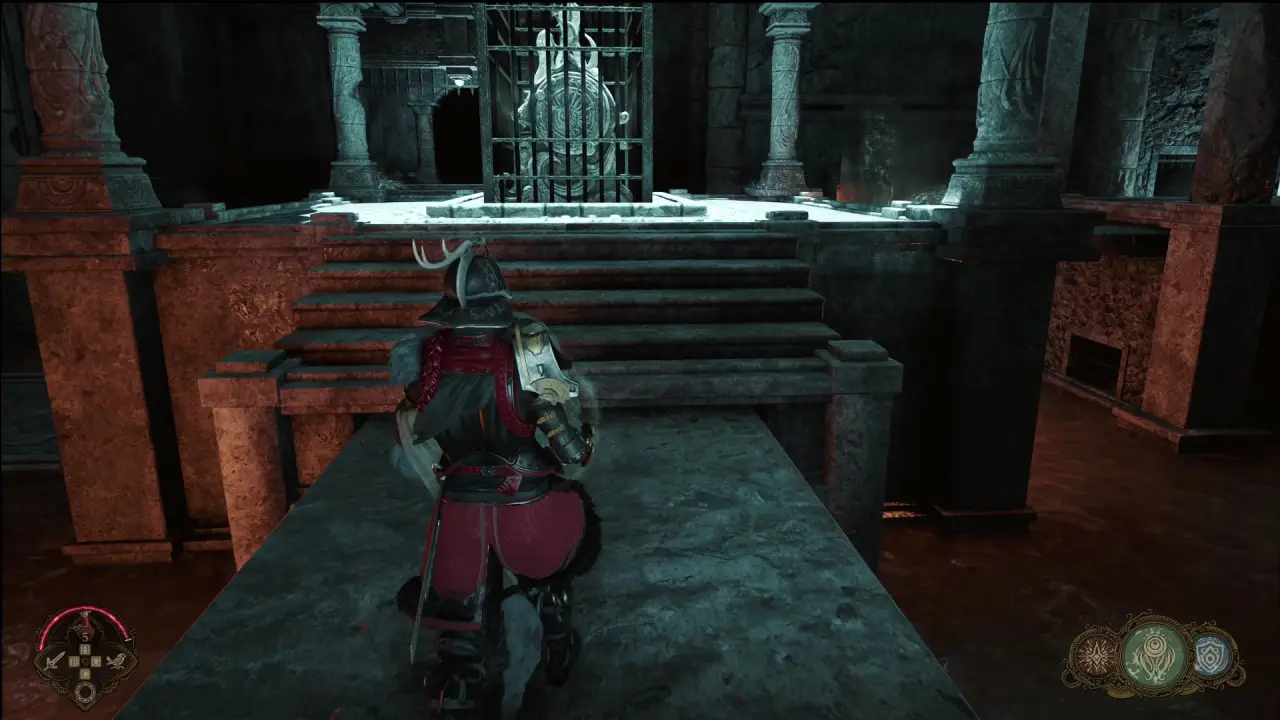Select the bird companion slot
The image size is (1280, 720).
(x=117, y=660)
